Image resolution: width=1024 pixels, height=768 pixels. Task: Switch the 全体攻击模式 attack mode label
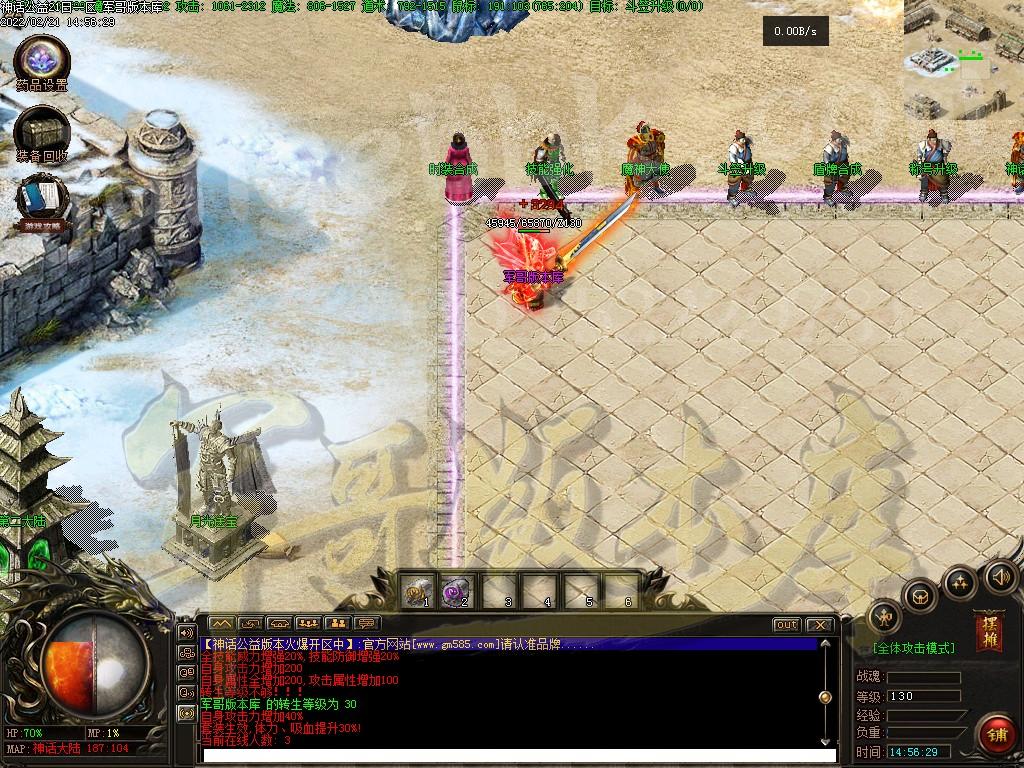tap(914, 648)
